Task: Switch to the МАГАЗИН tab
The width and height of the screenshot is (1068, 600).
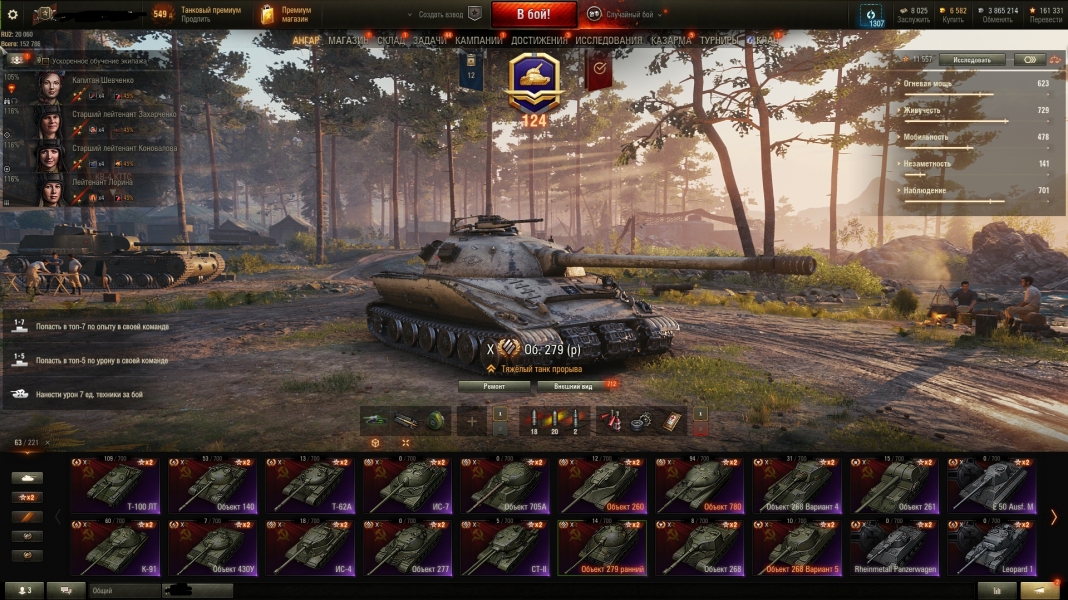Action: (x=348, y=40)
